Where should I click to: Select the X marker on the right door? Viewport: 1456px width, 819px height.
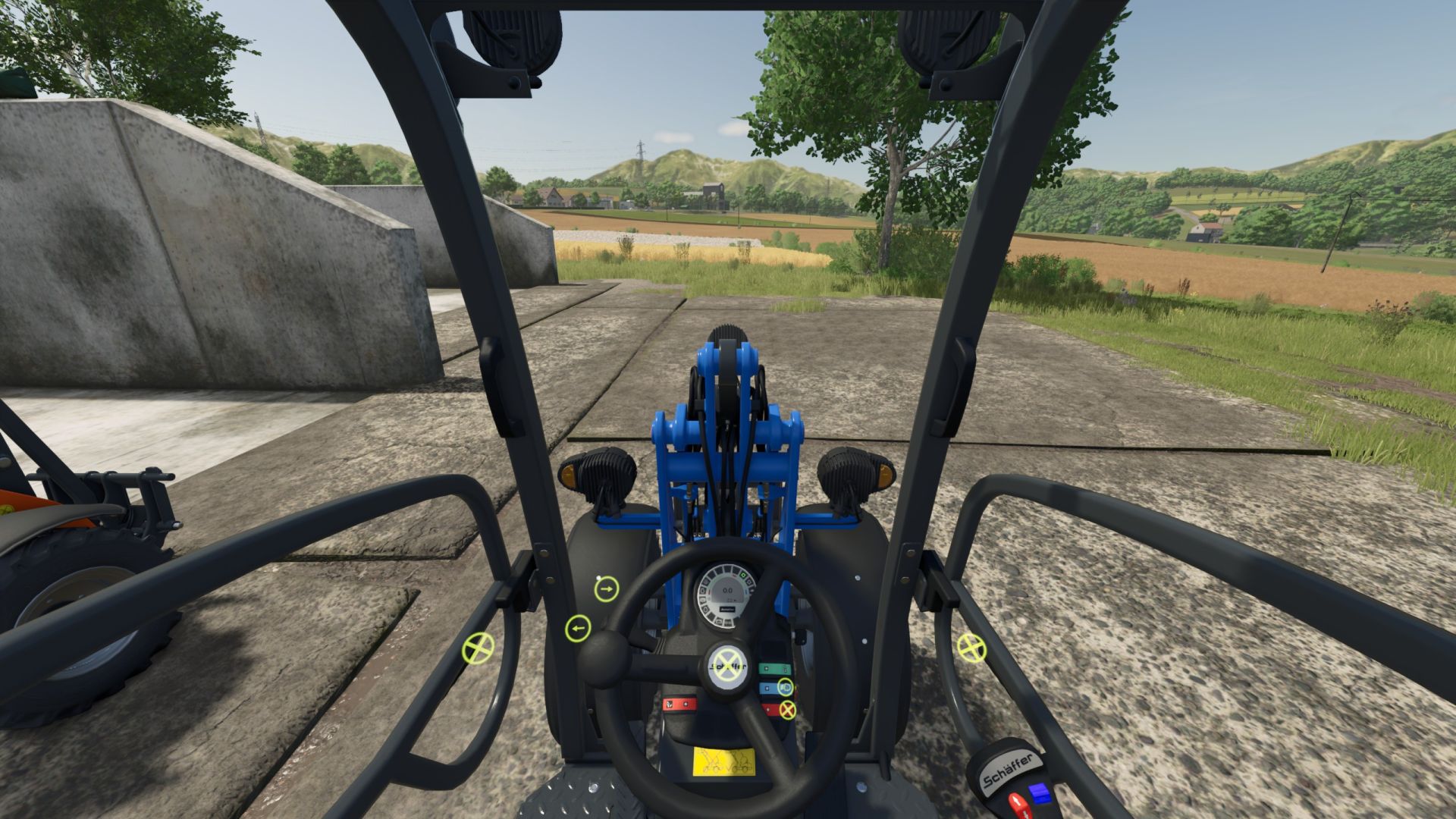(971, 647)
